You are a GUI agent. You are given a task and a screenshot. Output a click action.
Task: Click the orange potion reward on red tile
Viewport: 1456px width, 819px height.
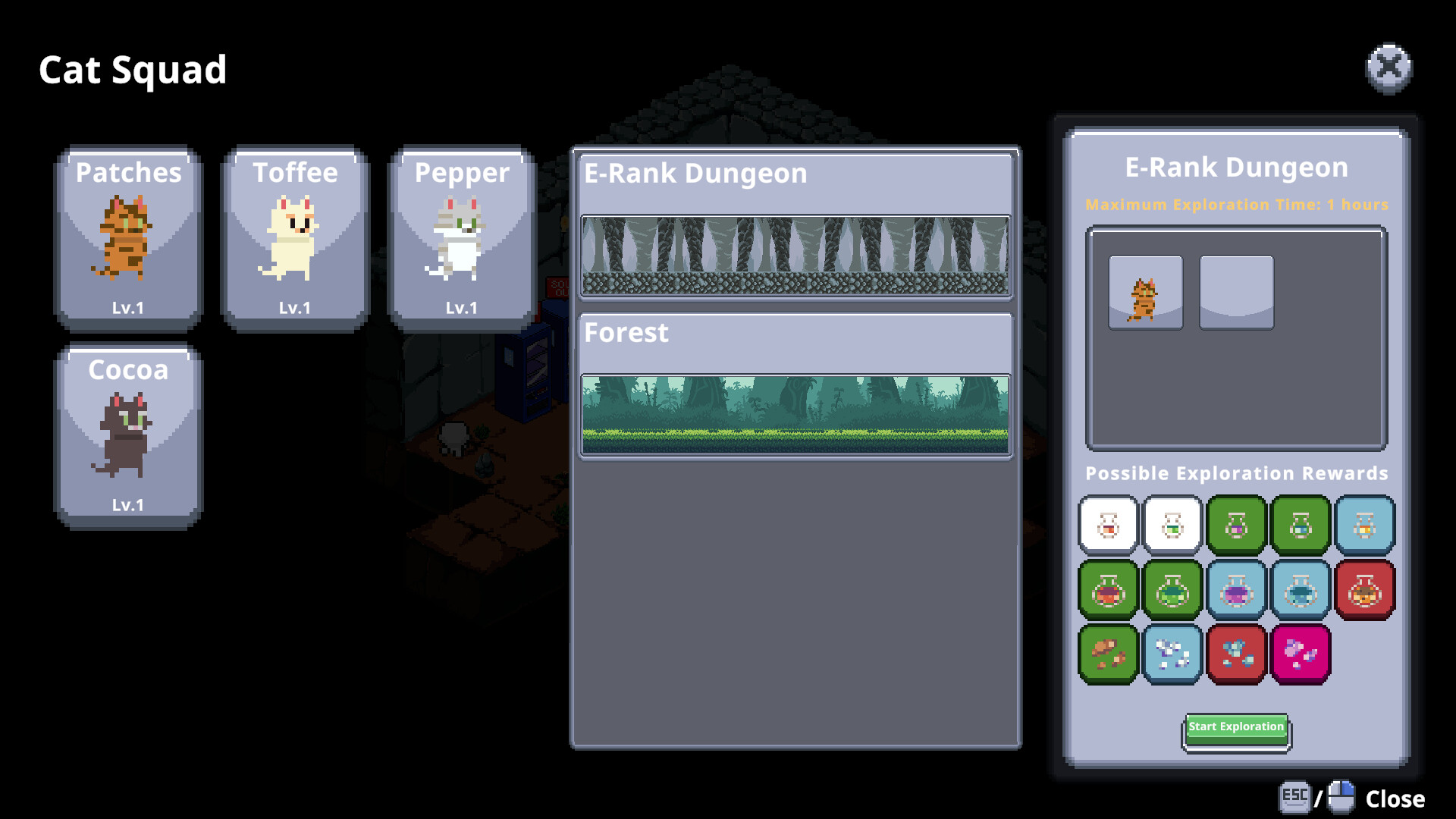[1365, 591]
